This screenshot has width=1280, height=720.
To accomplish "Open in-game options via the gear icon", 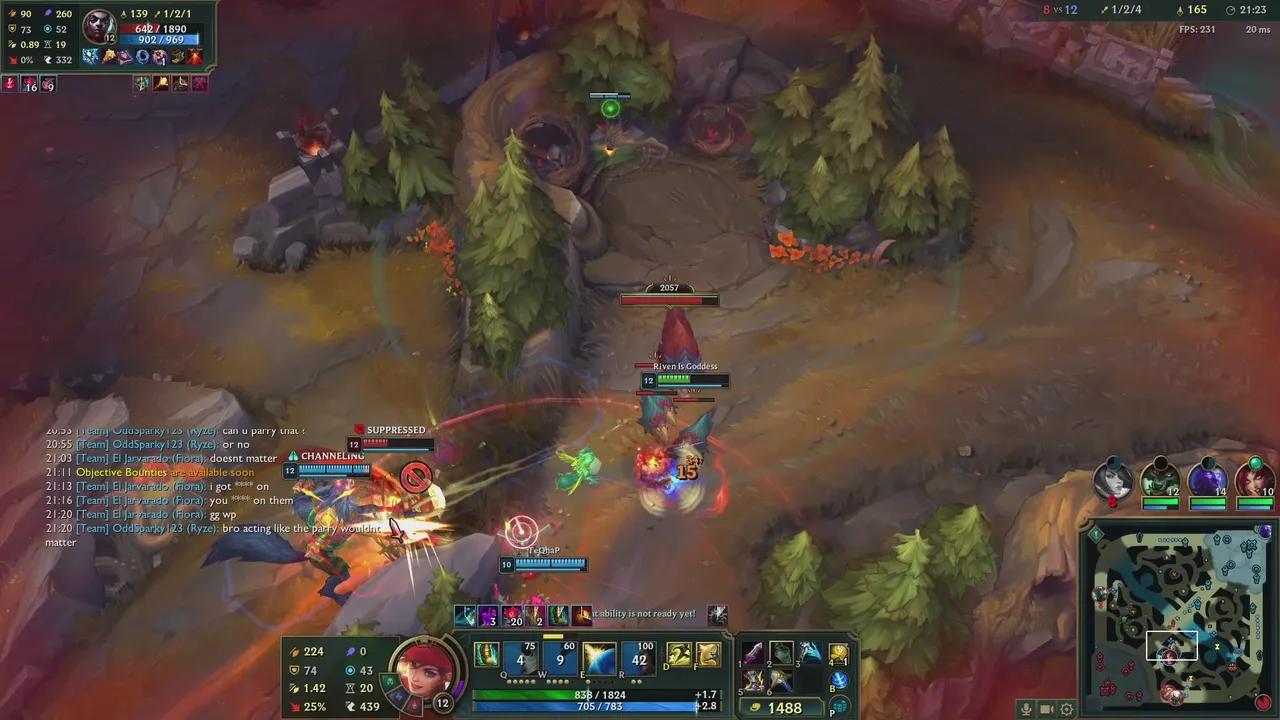I will (x=1065, y=711).
